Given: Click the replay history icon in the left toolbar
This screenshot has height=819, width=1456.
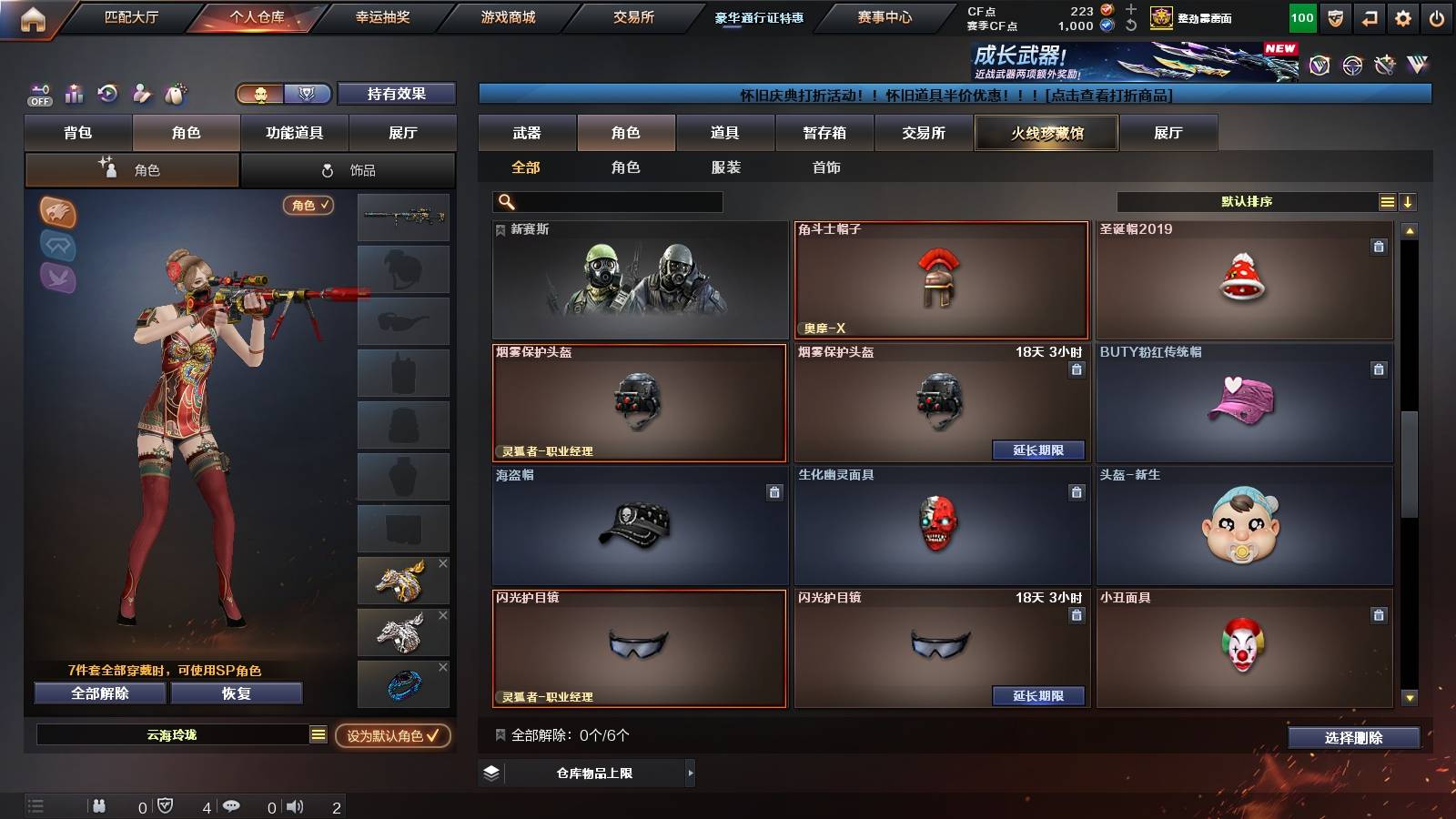Looking at the screenshot, I should pyautogui.click(x=107, y=94).
